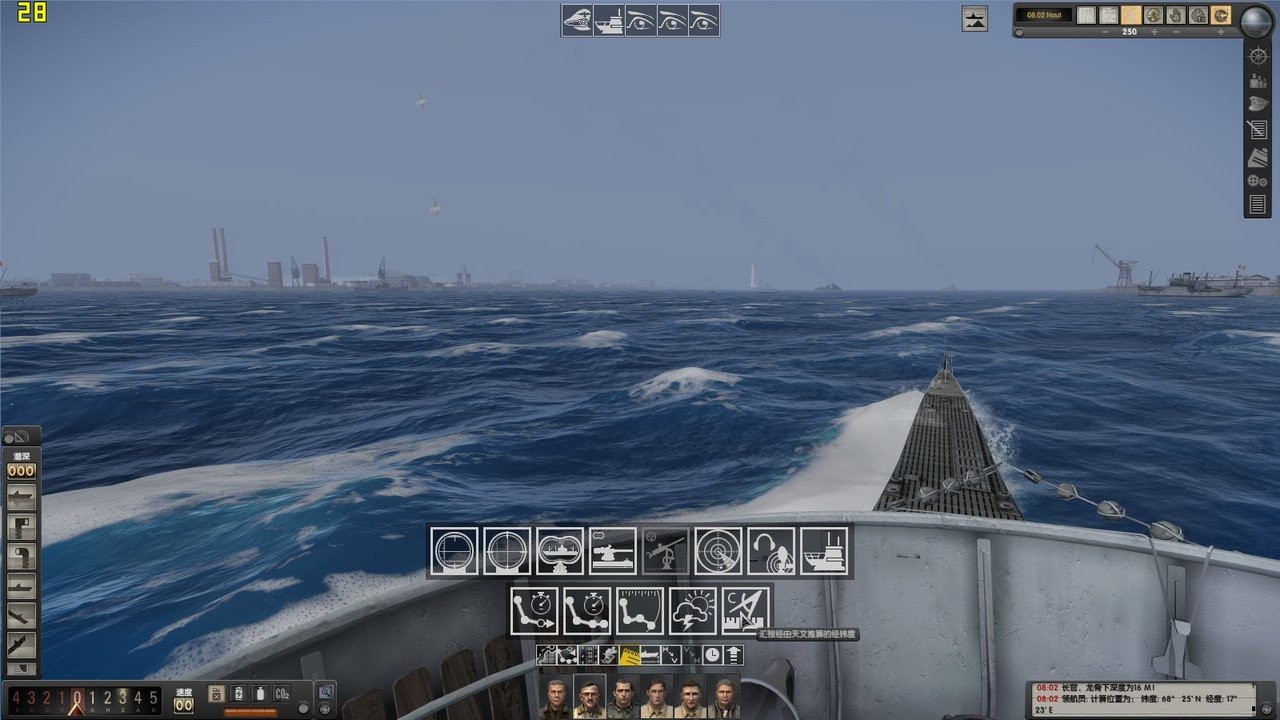Switch to the binoculars ship view
Screen dimensions: 1280x720
tap(561, 551)
